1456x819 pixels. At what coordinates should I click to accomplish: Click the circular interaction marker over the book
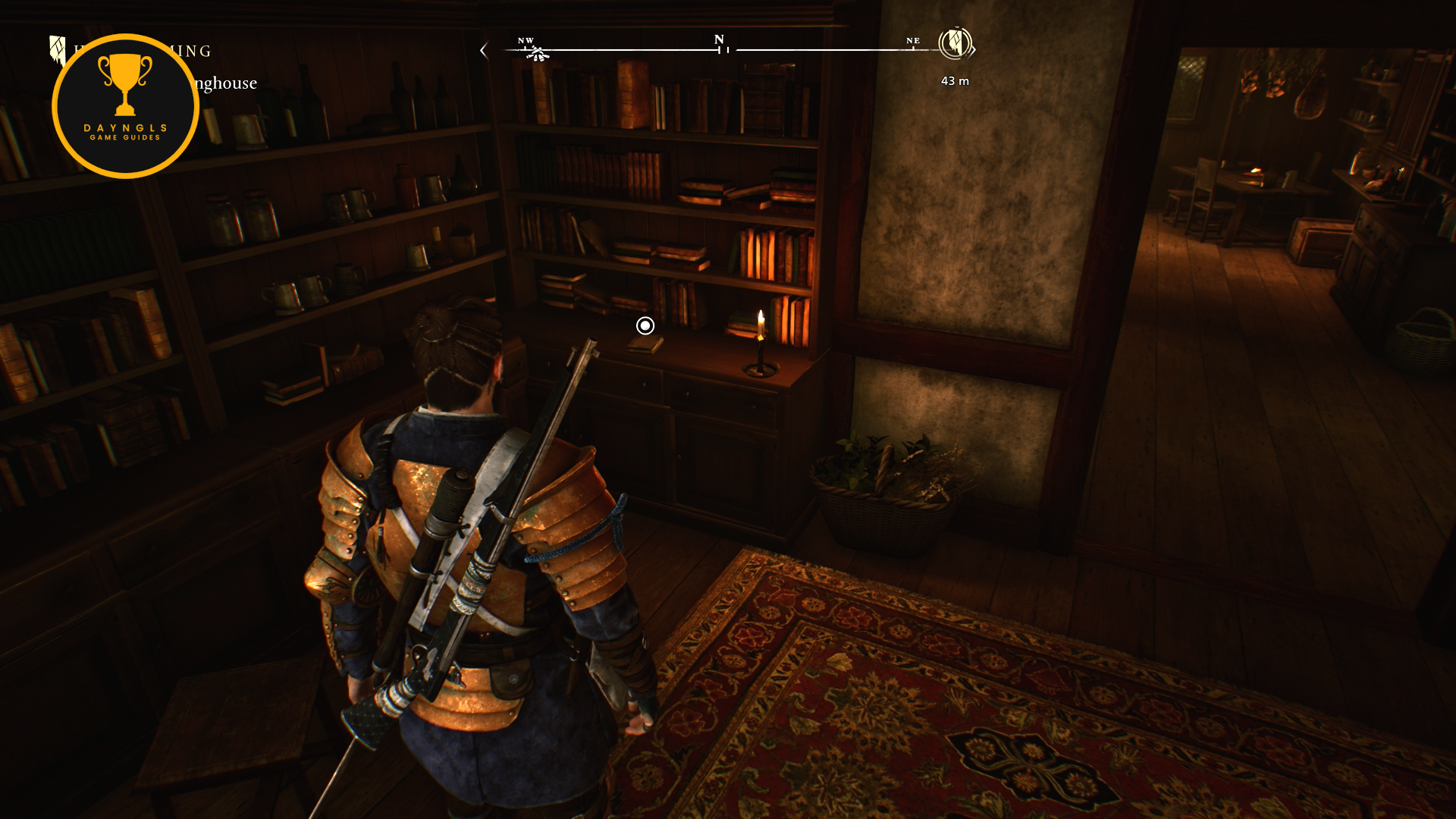[x=645, y=325]
